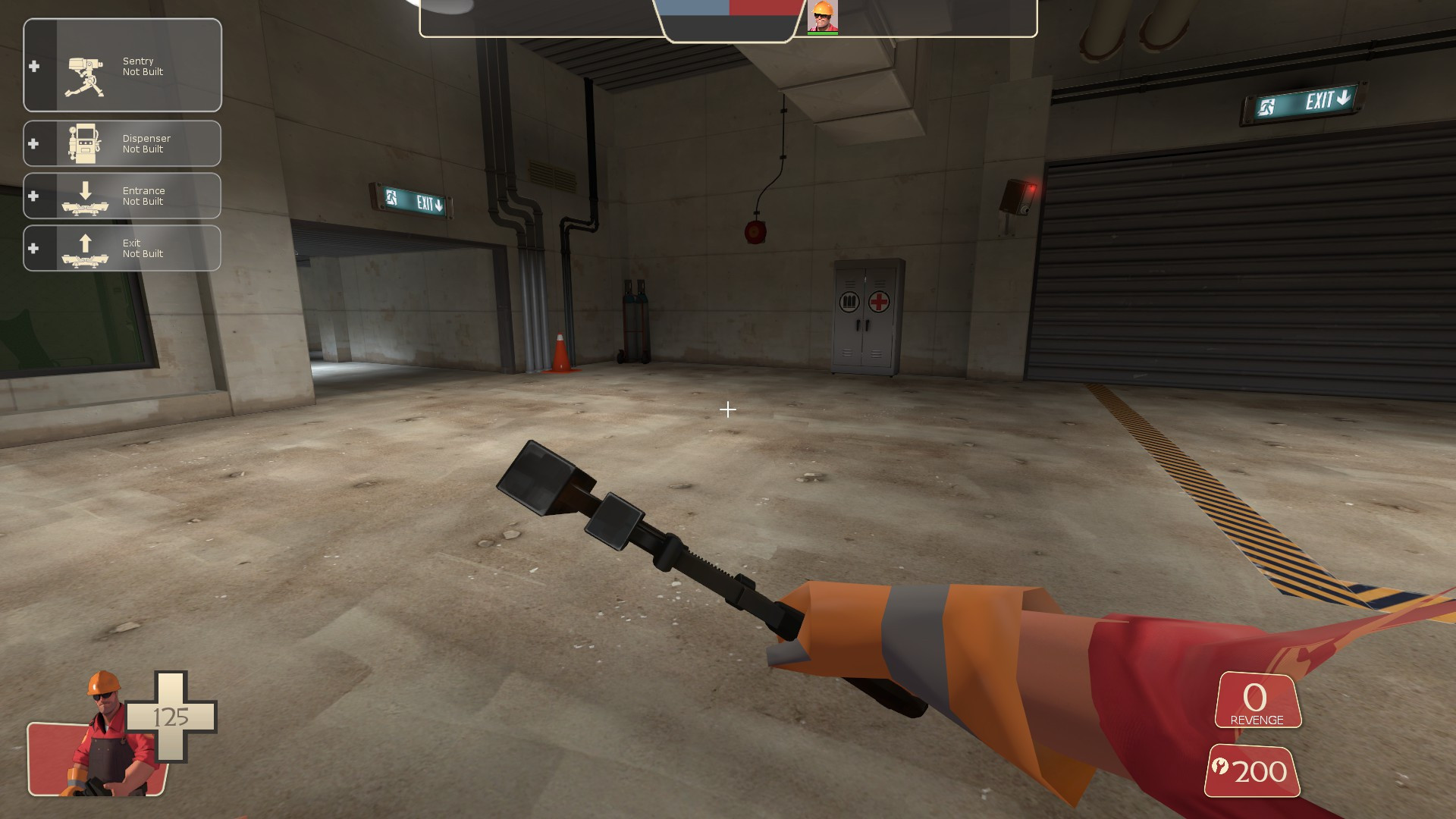Click the plus icon beside Sentry
1456x819 pixels.
click(33, 67)
